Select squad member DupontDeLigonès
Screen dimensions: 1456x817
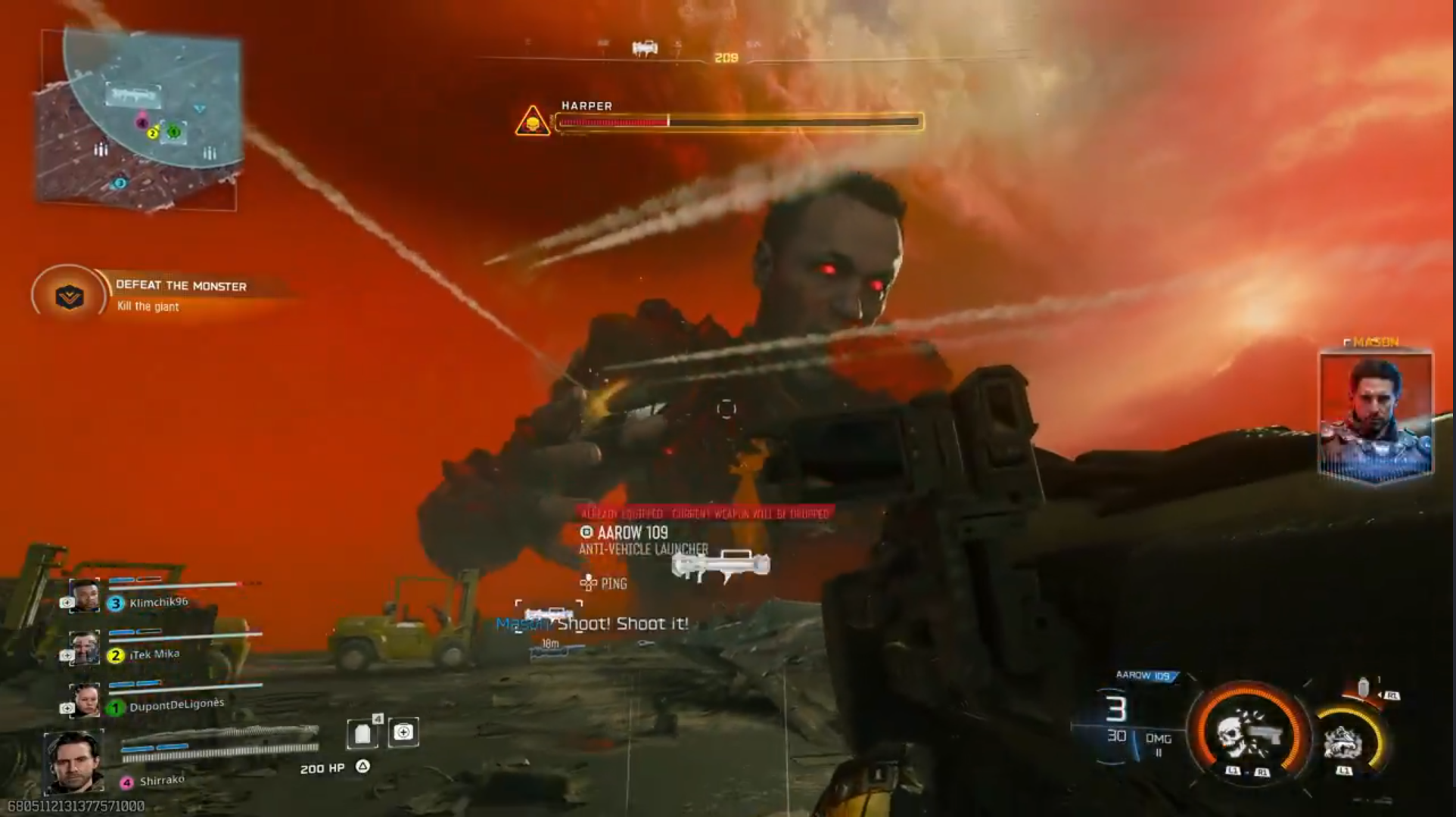pos(176,706)
